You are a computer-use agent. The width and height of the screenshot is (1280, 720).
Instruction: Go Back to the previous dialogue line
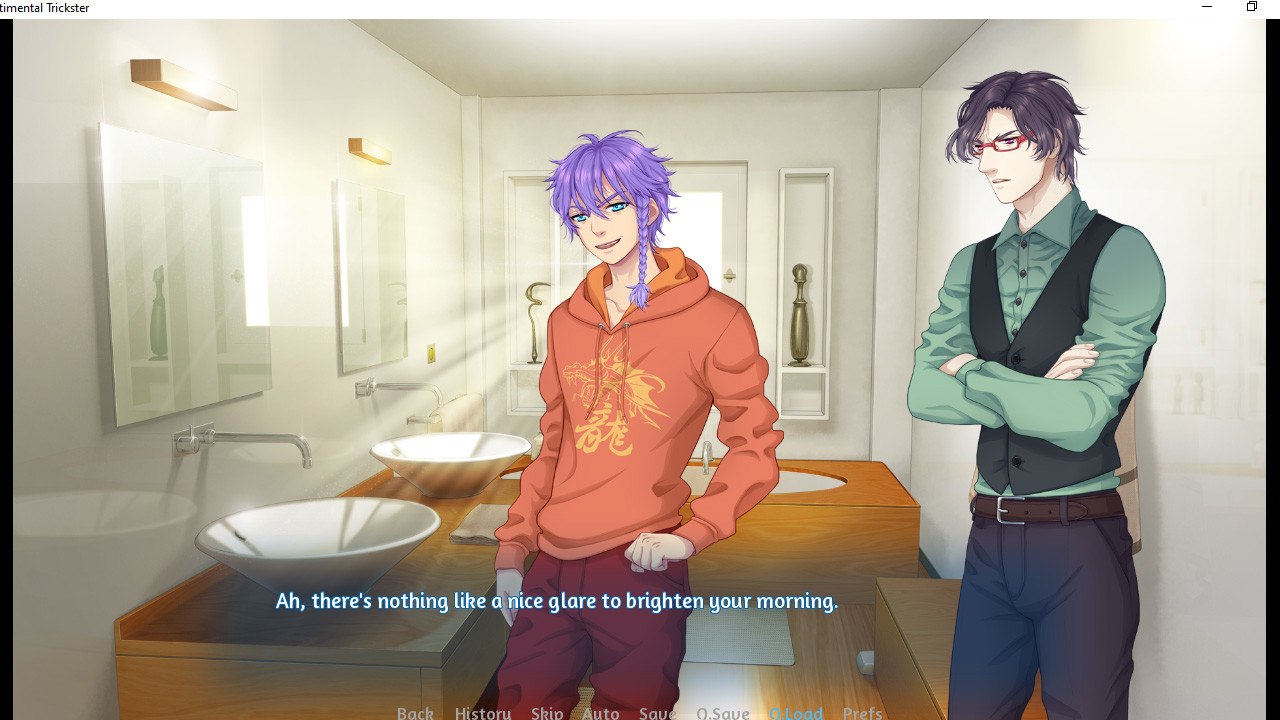pos(415,712)
